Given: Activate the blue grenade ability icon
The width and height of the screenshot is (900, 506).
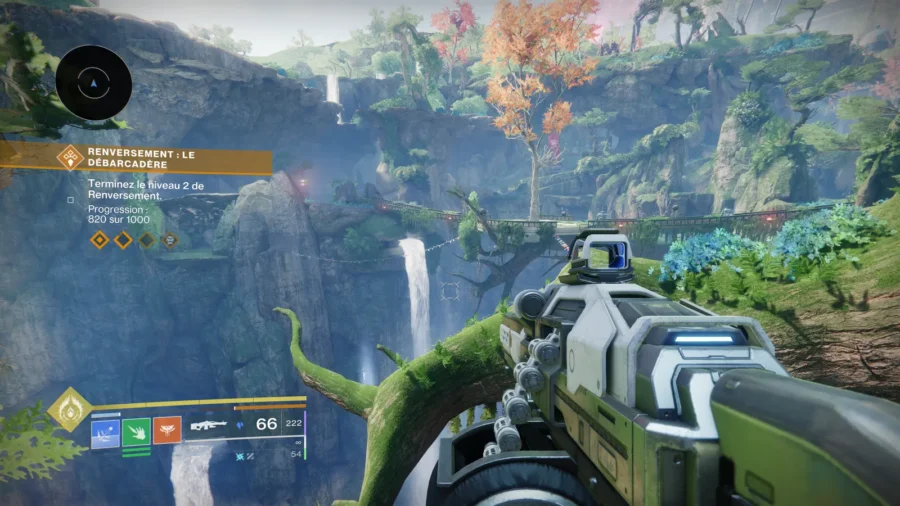Looking at the screenshot, I should tap(105, 432).
